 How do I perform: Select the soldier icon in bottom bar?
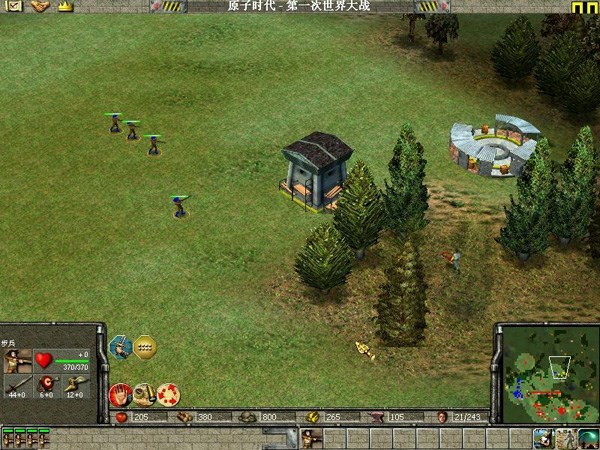coord(310,437)
